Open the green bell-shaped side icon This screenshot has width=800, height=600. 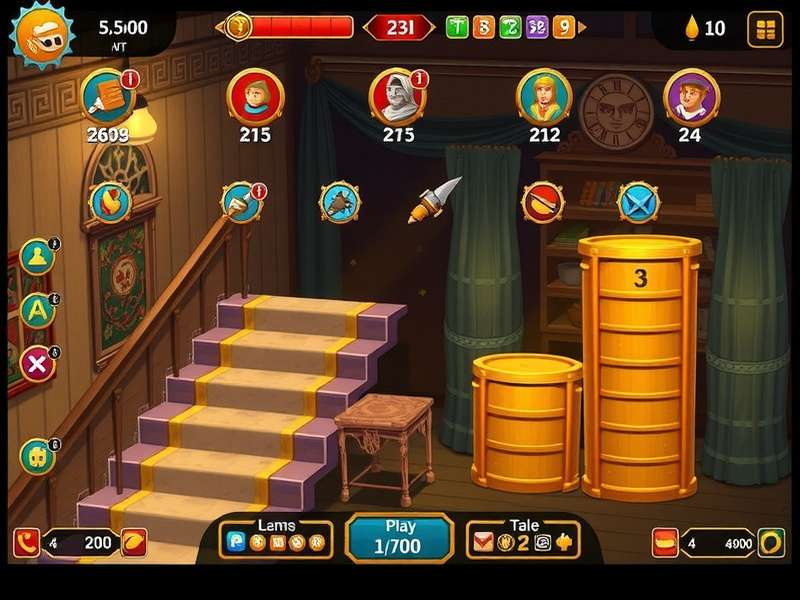37,256
